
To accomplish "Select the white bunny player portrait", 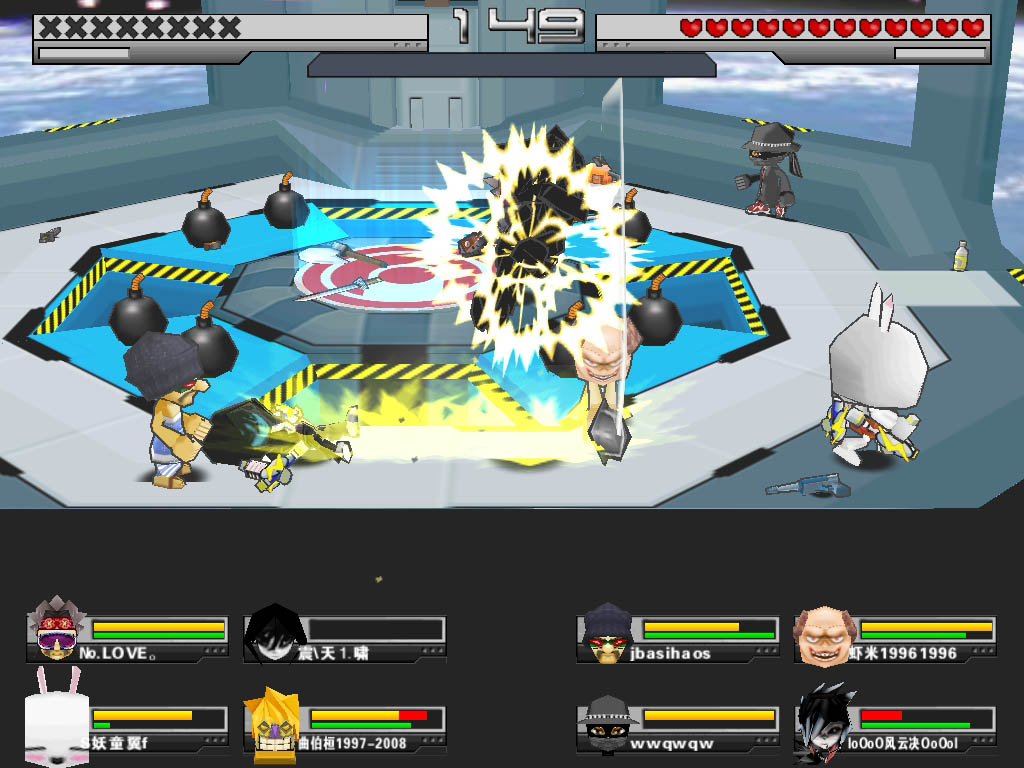I will pos(57,717).
